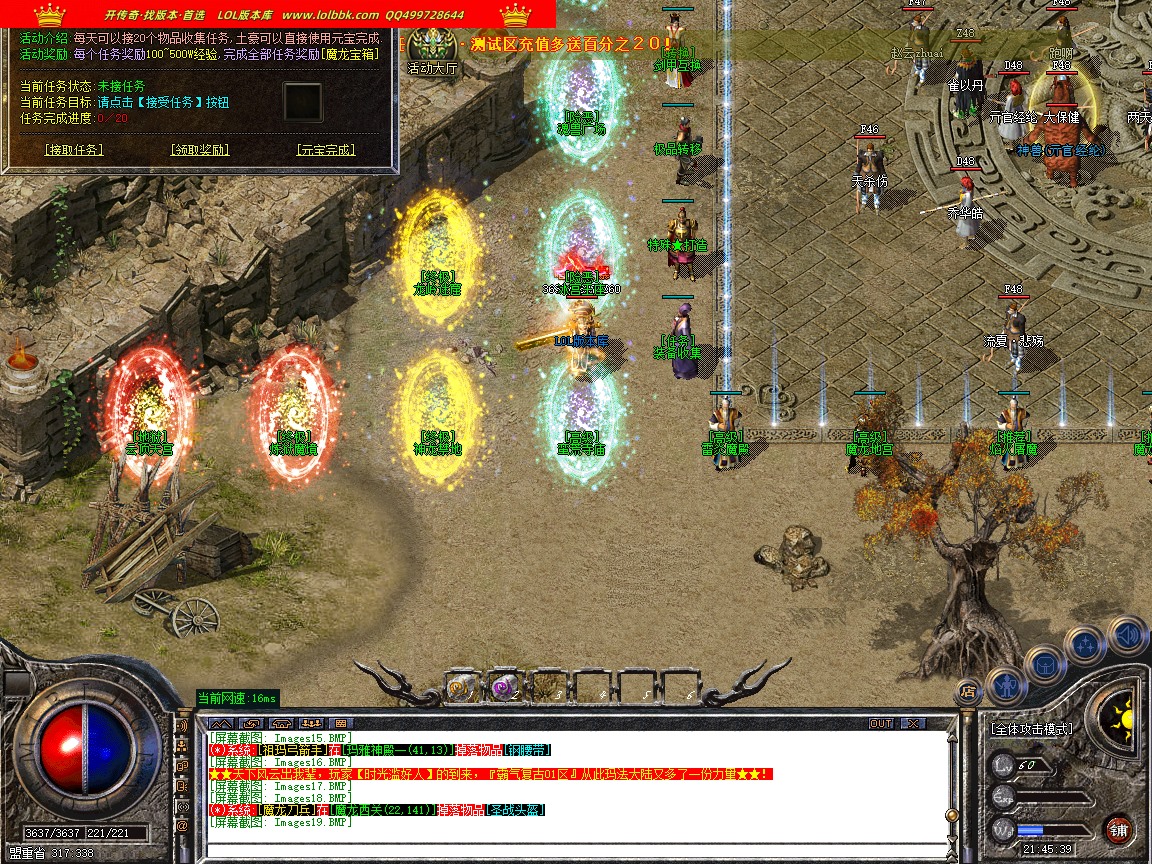Image resolution: width=1152 pixels, height=864 pixels.
Task: Click the empty item slot in the task panel
Action: tap(303, 101)
